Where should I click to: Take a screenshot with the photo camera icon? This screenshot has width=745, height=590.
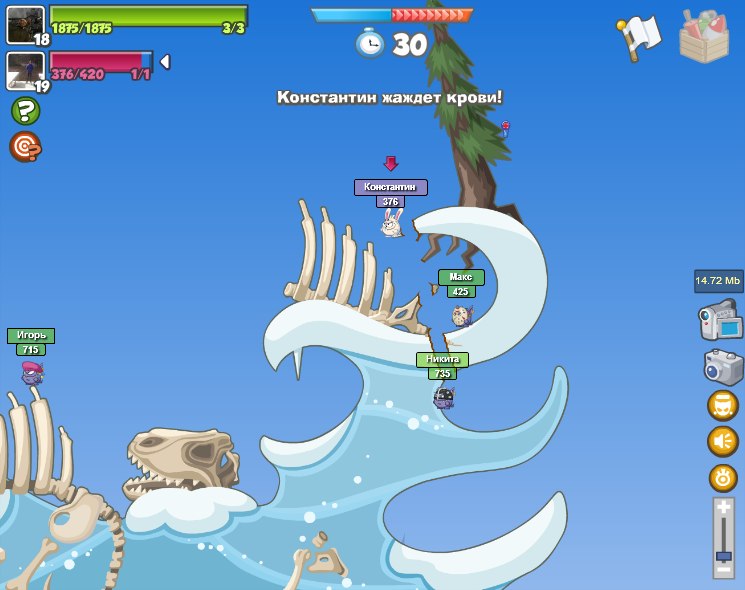(722, 367)
